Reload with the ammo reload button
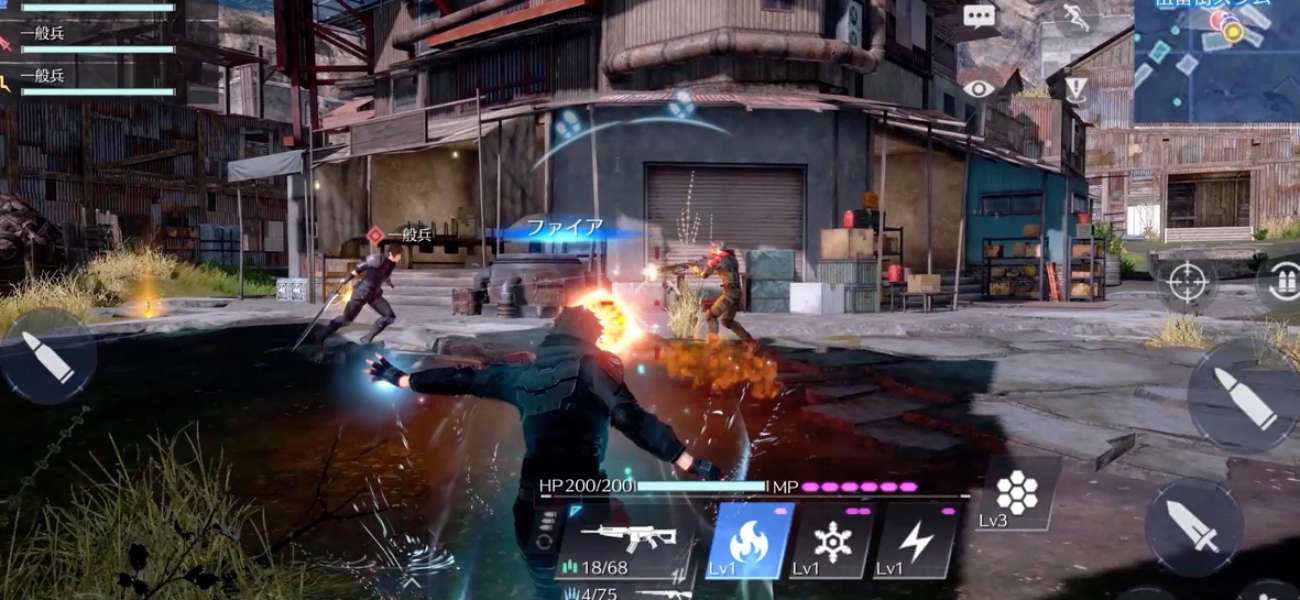This screenshot has width=1300, height=600. click(1282, 282)
